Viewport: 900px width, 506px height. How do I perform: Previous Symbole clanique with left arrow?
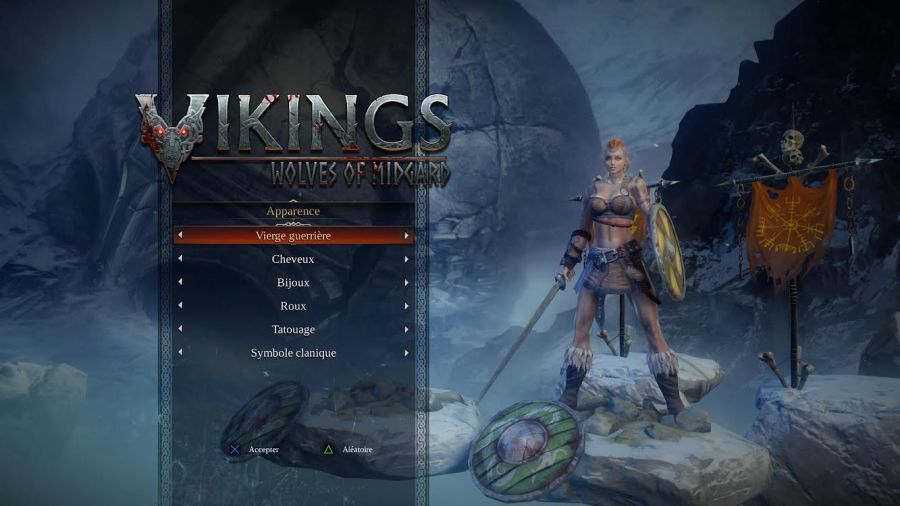pyautogui.click(x=180, y=353)
